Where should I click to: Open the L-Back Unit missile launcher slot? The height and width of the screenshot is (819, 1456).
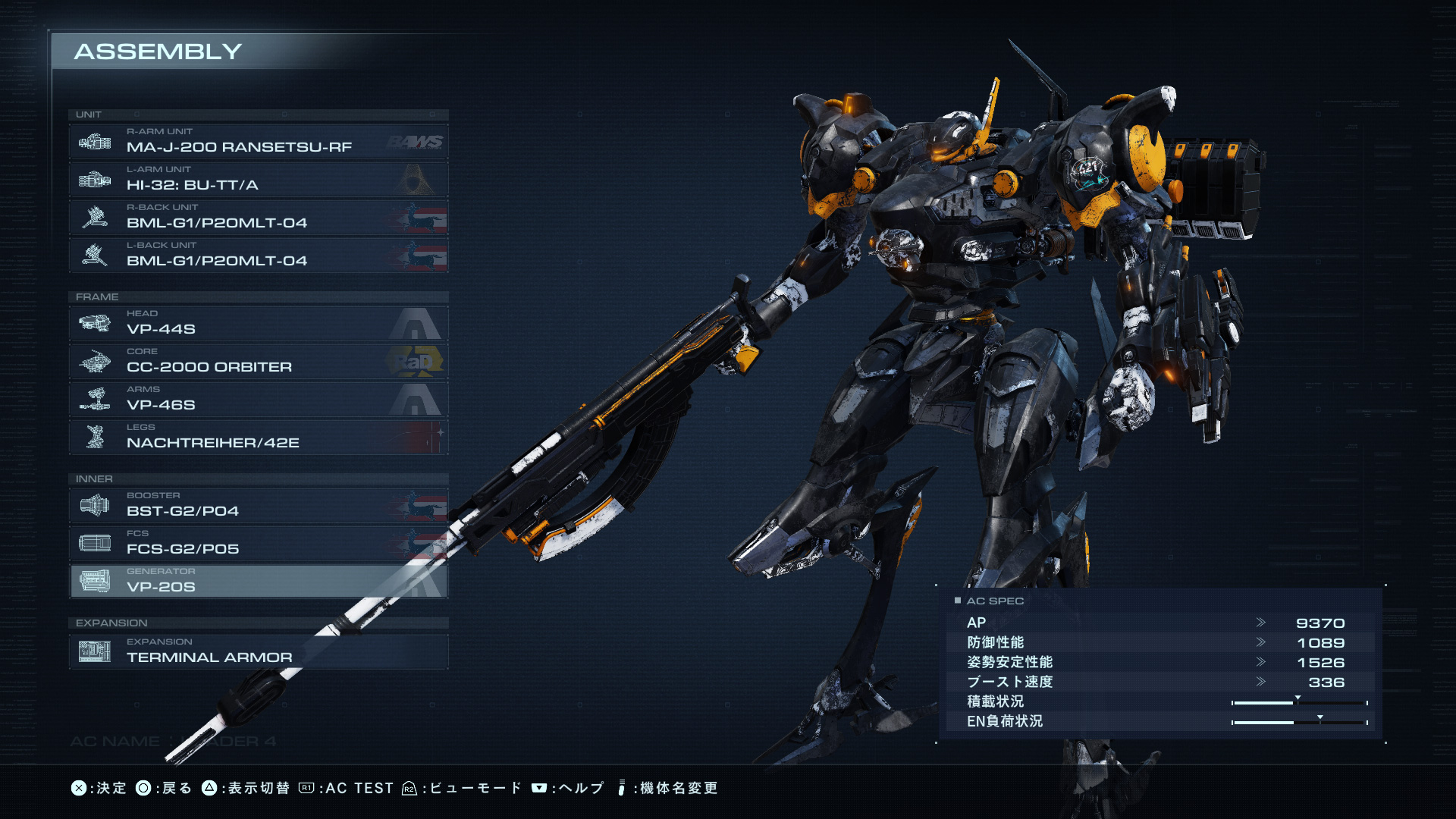pos(258,256)
